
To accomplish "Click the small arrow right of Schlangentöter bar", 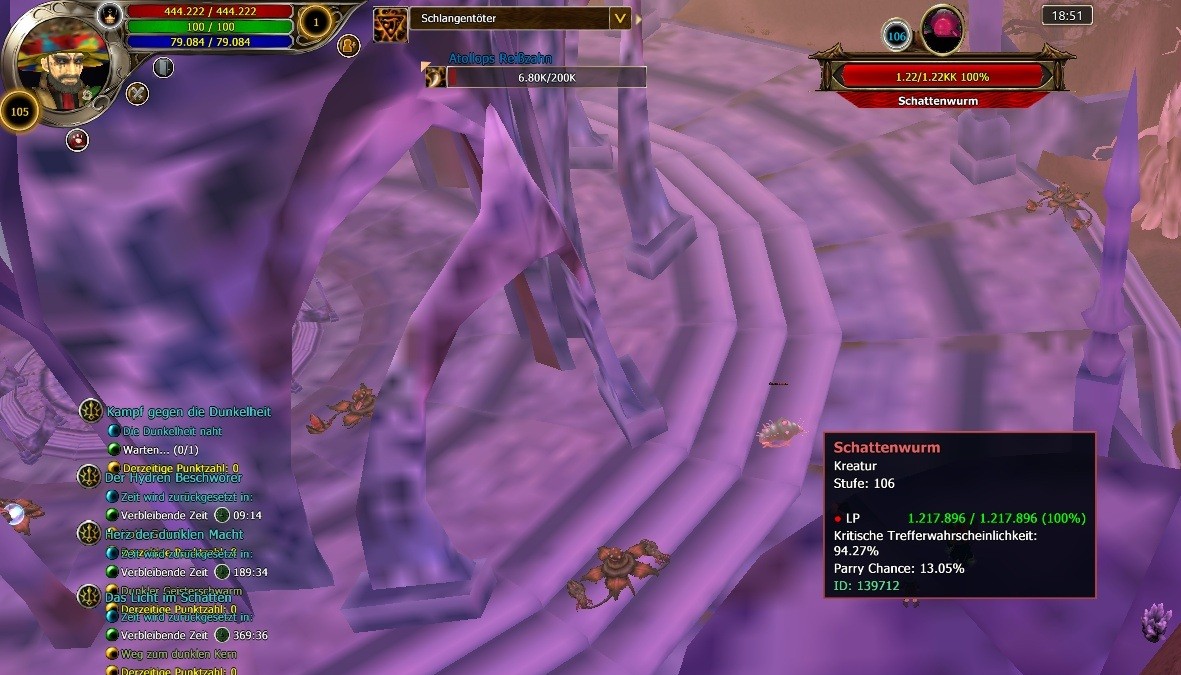I will point(639,19).
